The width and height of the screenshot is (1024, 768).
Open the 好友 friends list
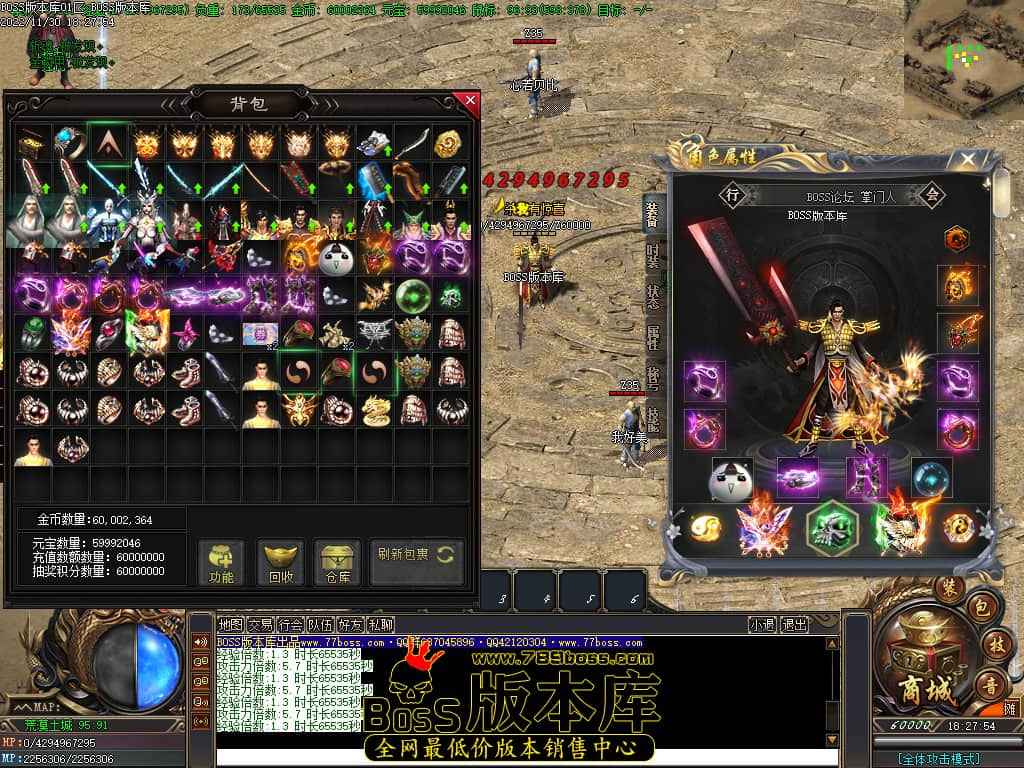(x=350, y=625)
